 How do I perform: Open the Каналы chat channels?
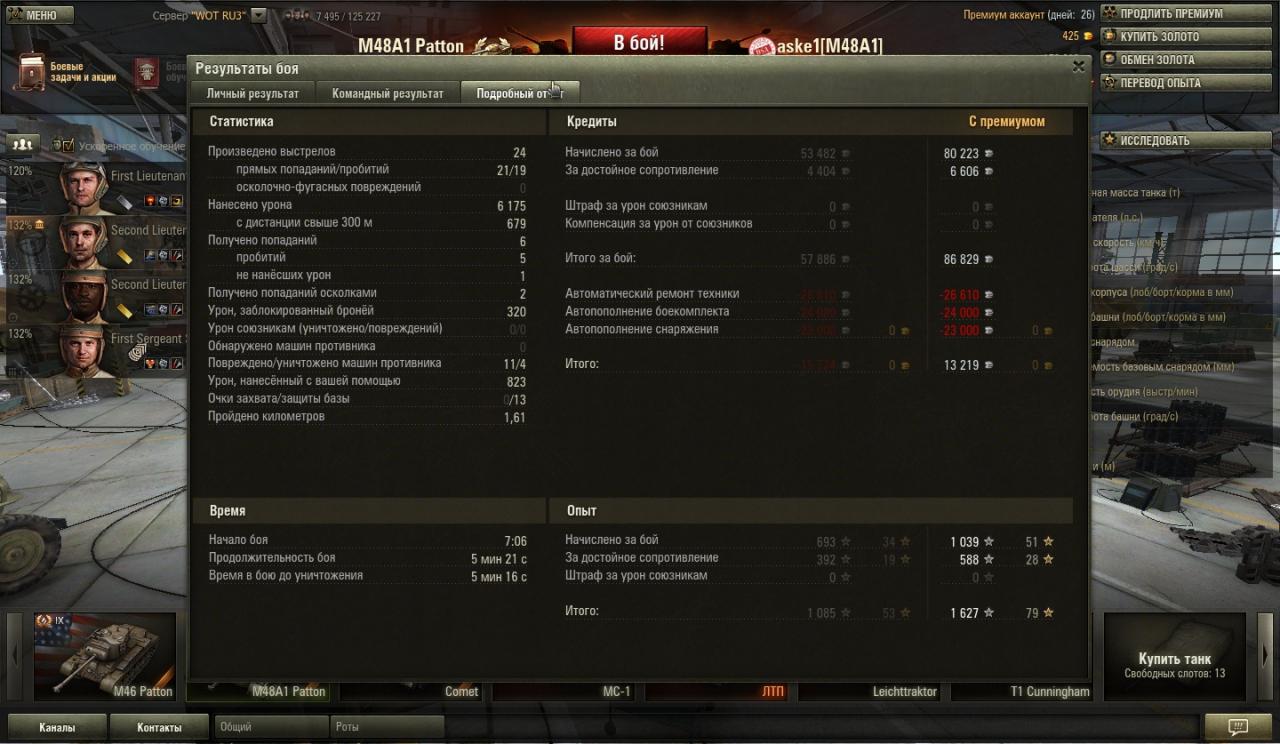click(x=56, y=727)
